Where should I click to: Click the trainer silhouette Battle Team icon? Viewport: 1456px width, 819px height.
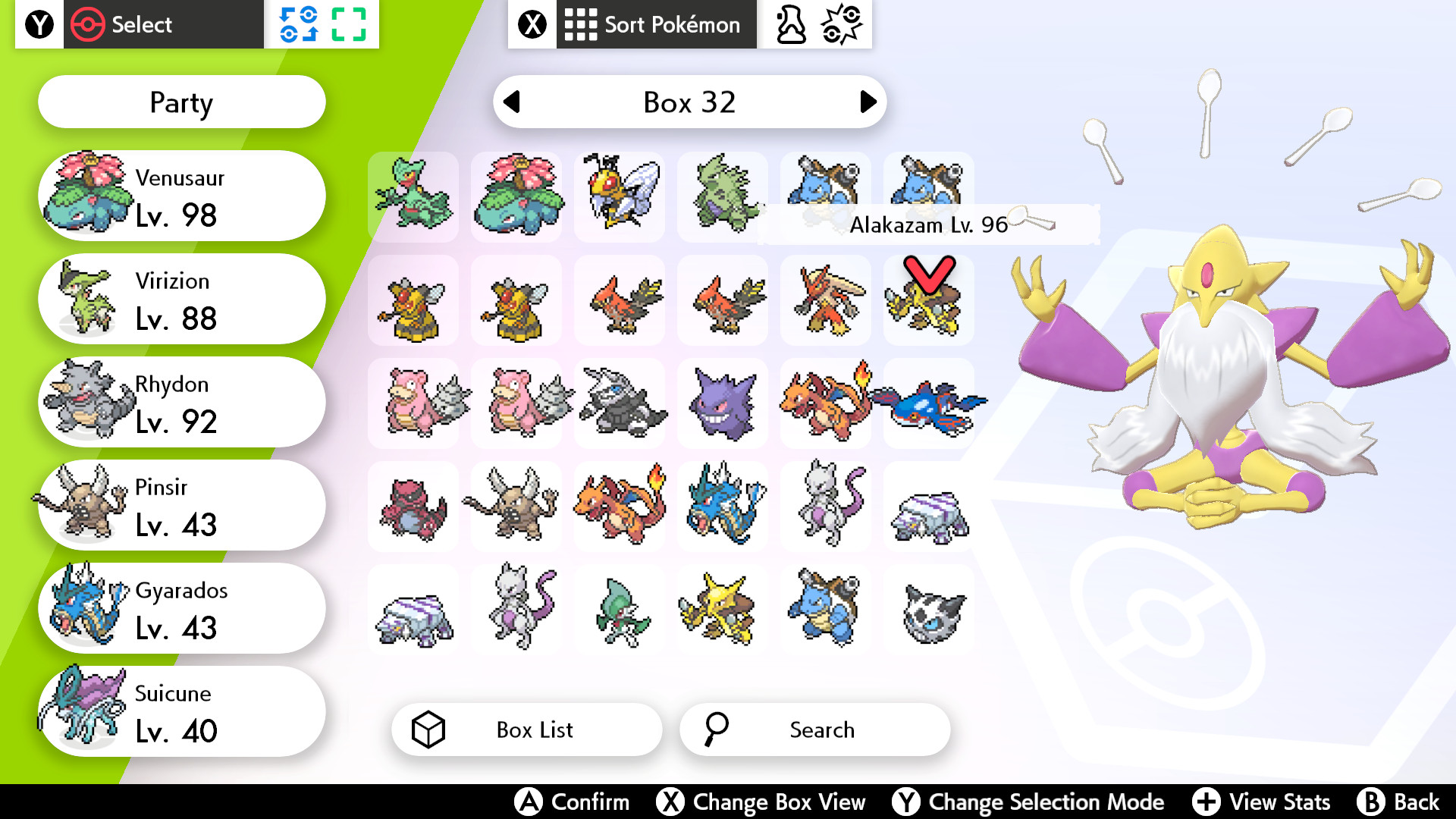pyautogui.click(x=789, y=24)
